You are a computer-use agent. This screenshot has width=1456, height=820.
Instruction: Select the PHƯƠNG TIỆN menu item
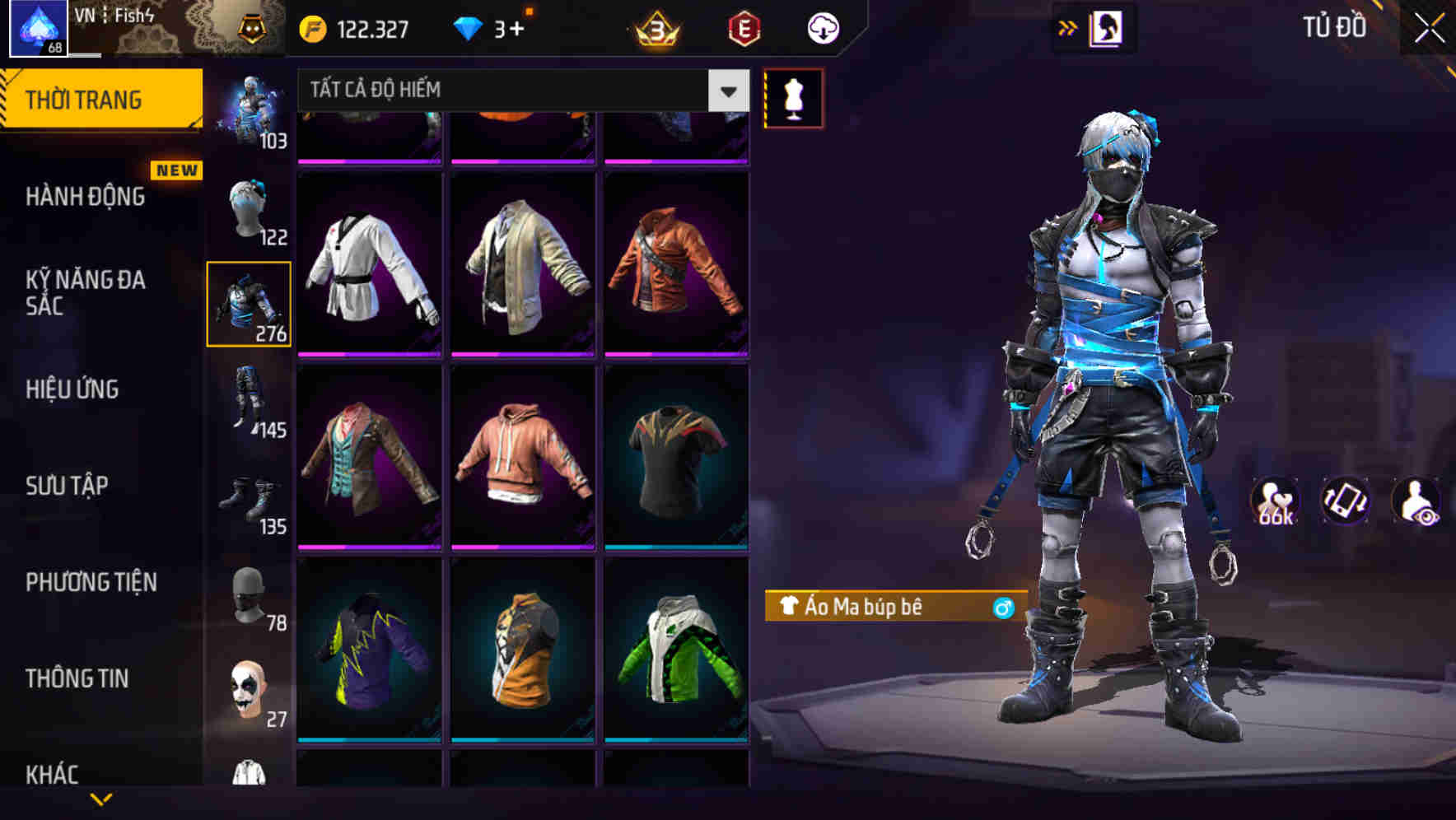point(92,582)
